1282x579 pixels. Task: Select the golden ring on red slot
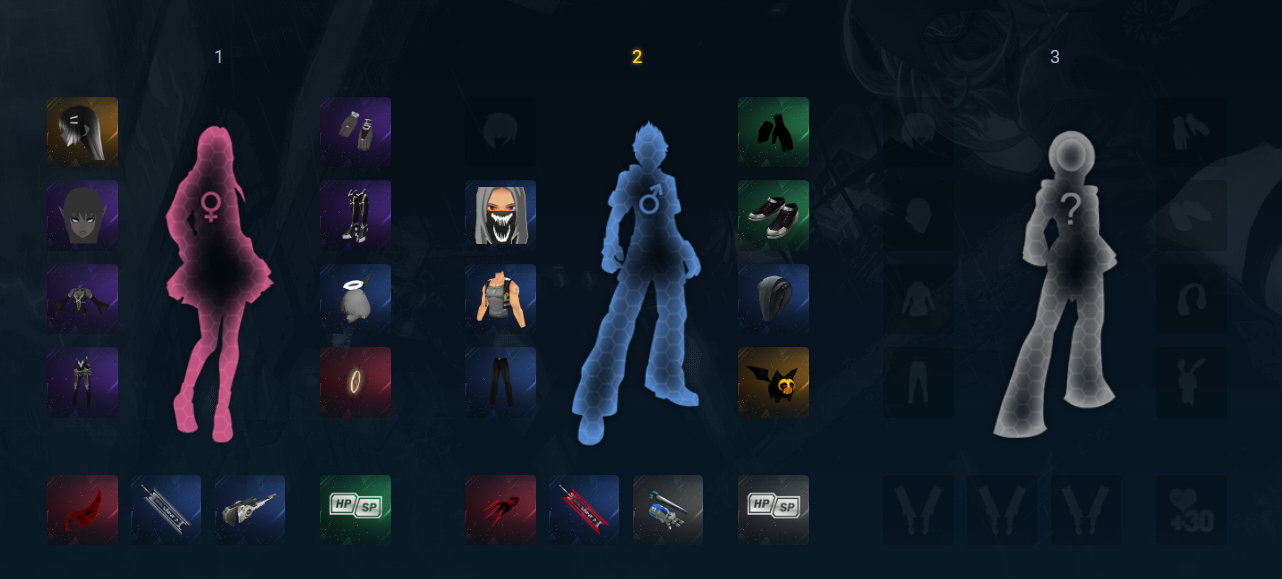355,382
